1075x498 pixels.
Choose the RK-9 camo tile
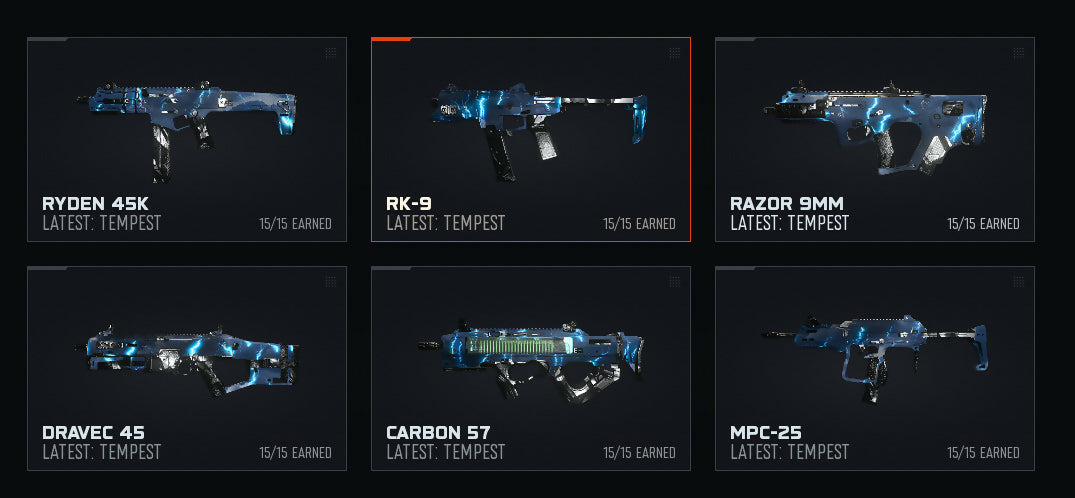click(530, 139)
